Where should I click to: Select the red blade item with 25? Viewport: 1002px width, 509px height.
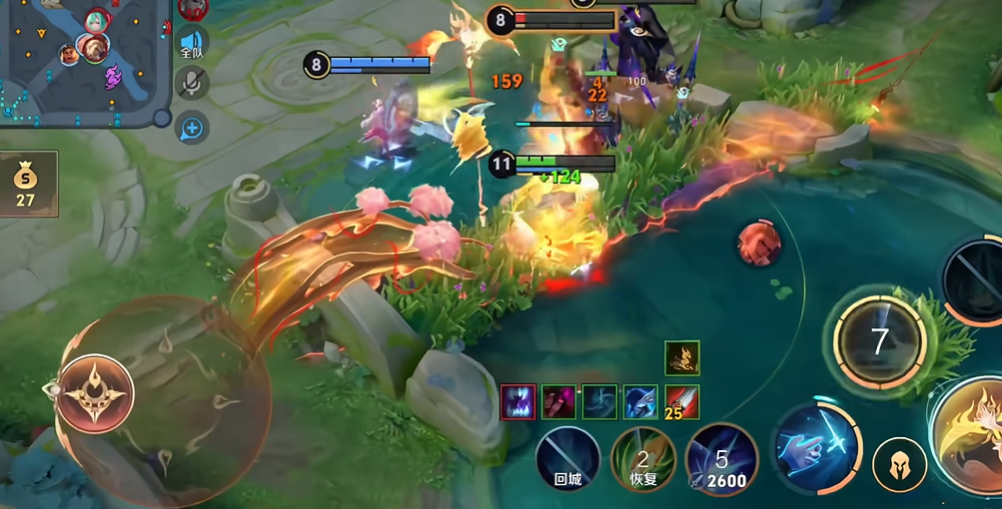coord(682,402)
